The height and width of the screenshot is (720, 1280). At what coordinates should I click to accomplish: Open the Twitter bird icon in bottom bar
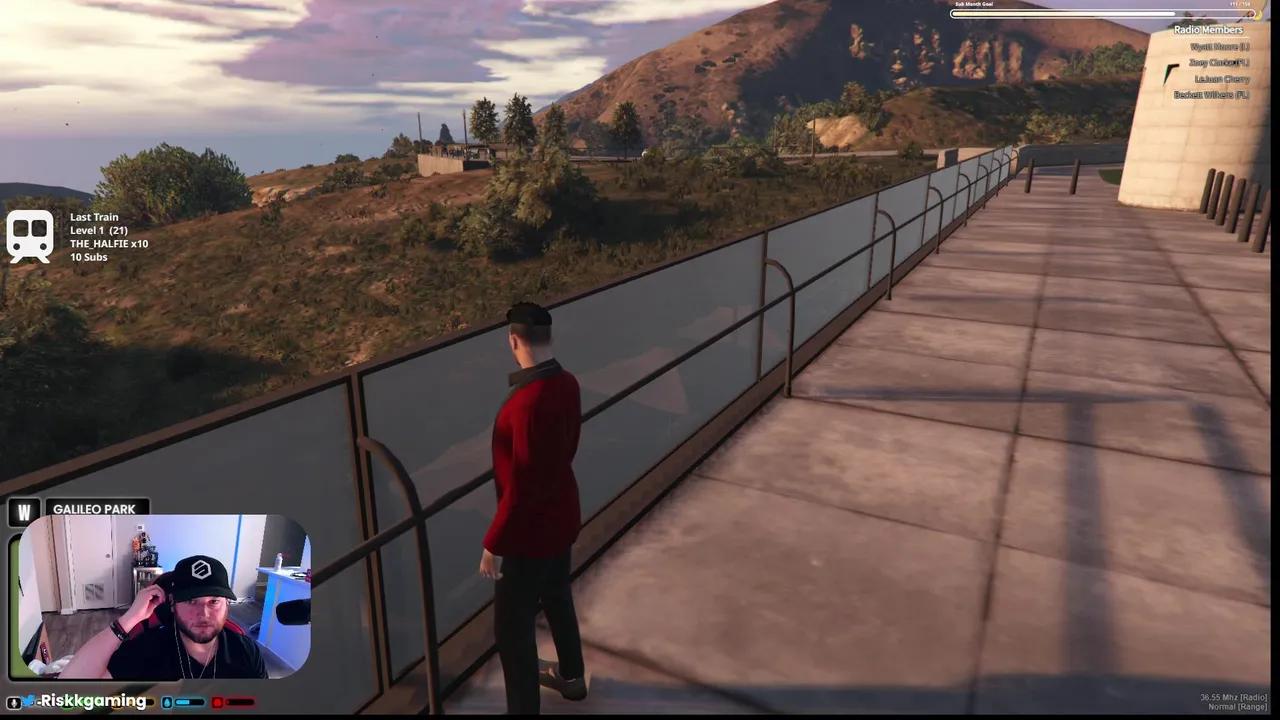[29, 701]
